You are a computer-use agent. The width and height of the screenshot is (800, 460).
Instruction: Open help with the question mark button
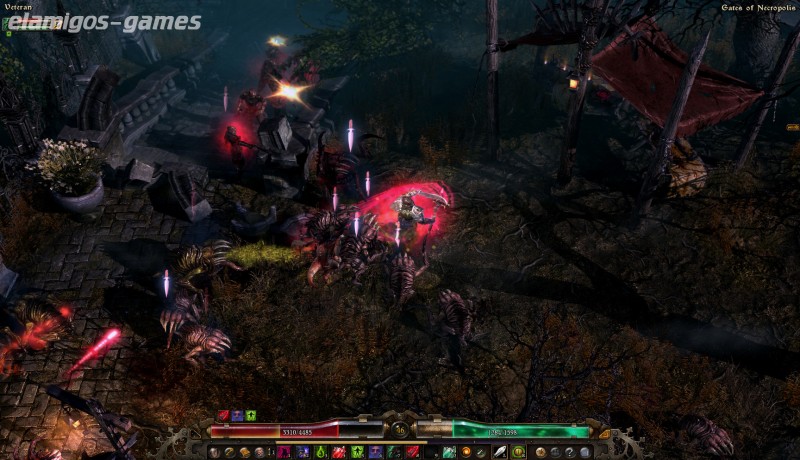(569, 452)
